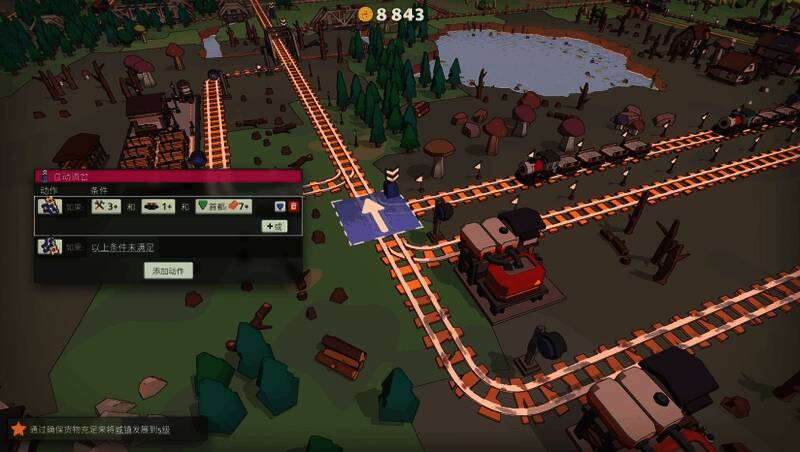Edit the hammer-and-pickaxe 3+ condition
800x452 pixels.
(x=106, y=206)
